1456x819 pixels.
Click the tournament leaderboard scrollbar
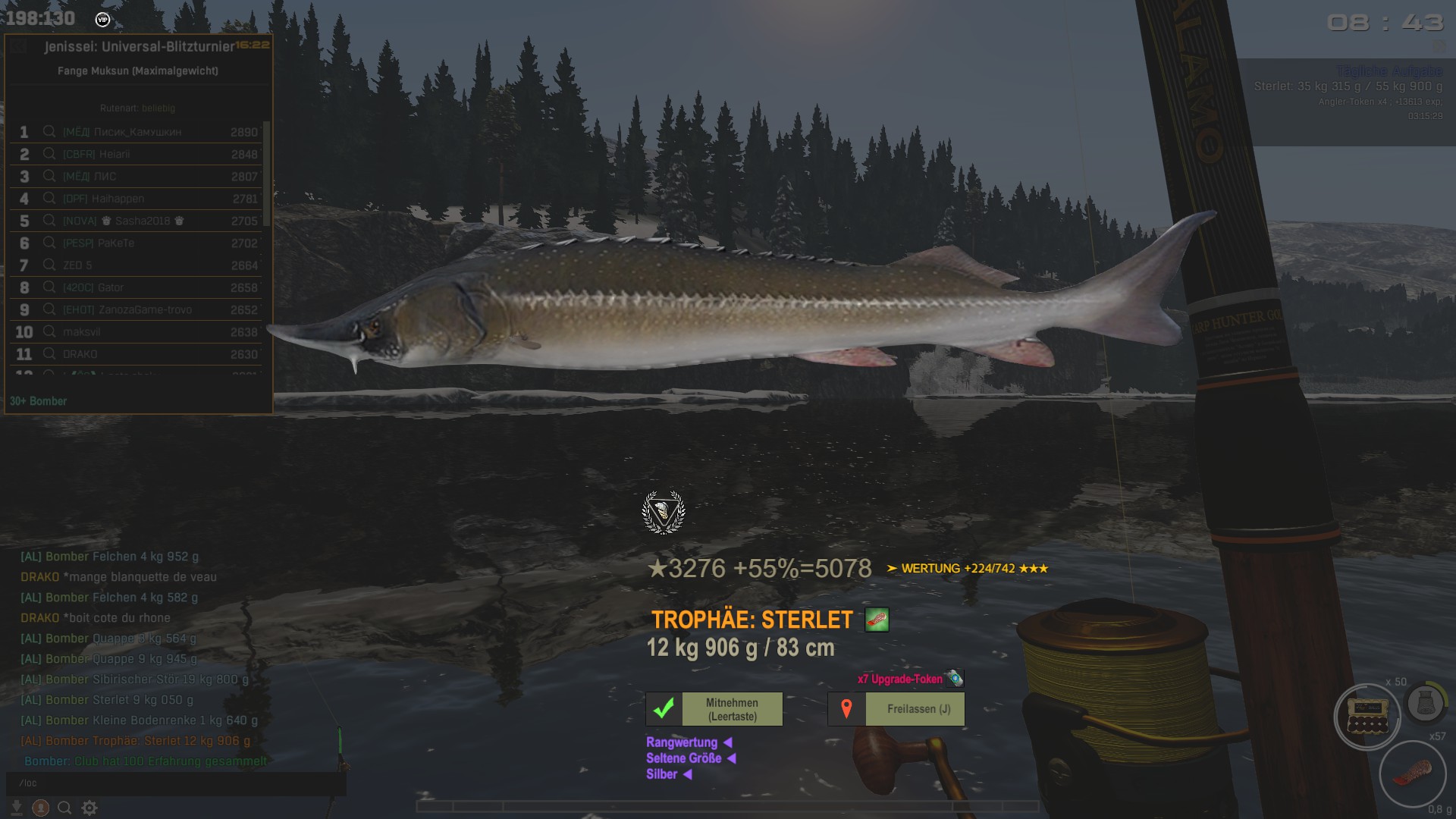pyautogui.click(x=266, y=173)
